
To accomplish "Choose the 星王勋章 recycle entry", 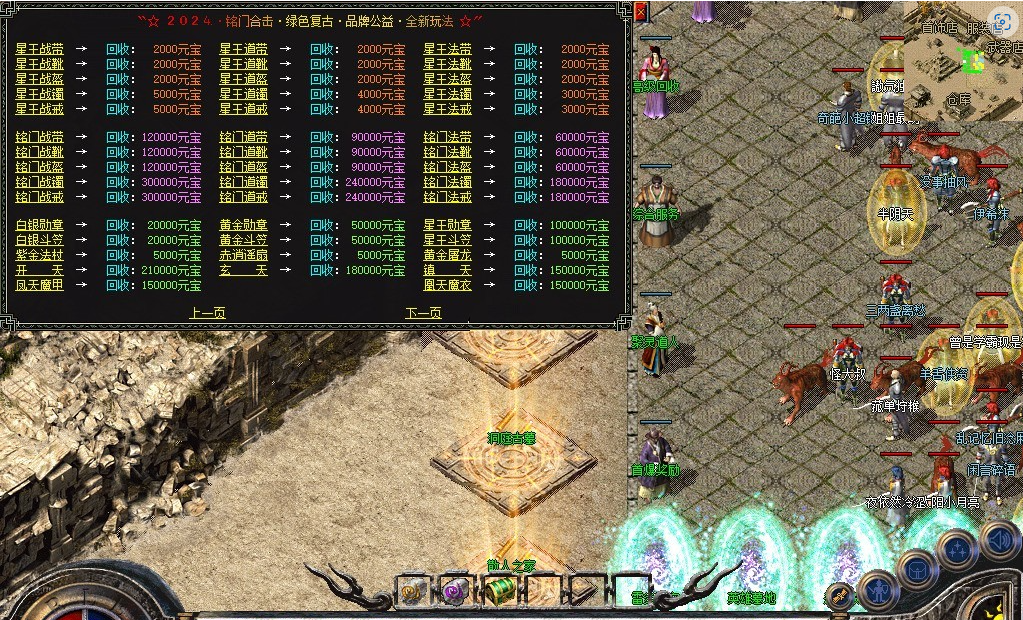I will click(447, 225).
